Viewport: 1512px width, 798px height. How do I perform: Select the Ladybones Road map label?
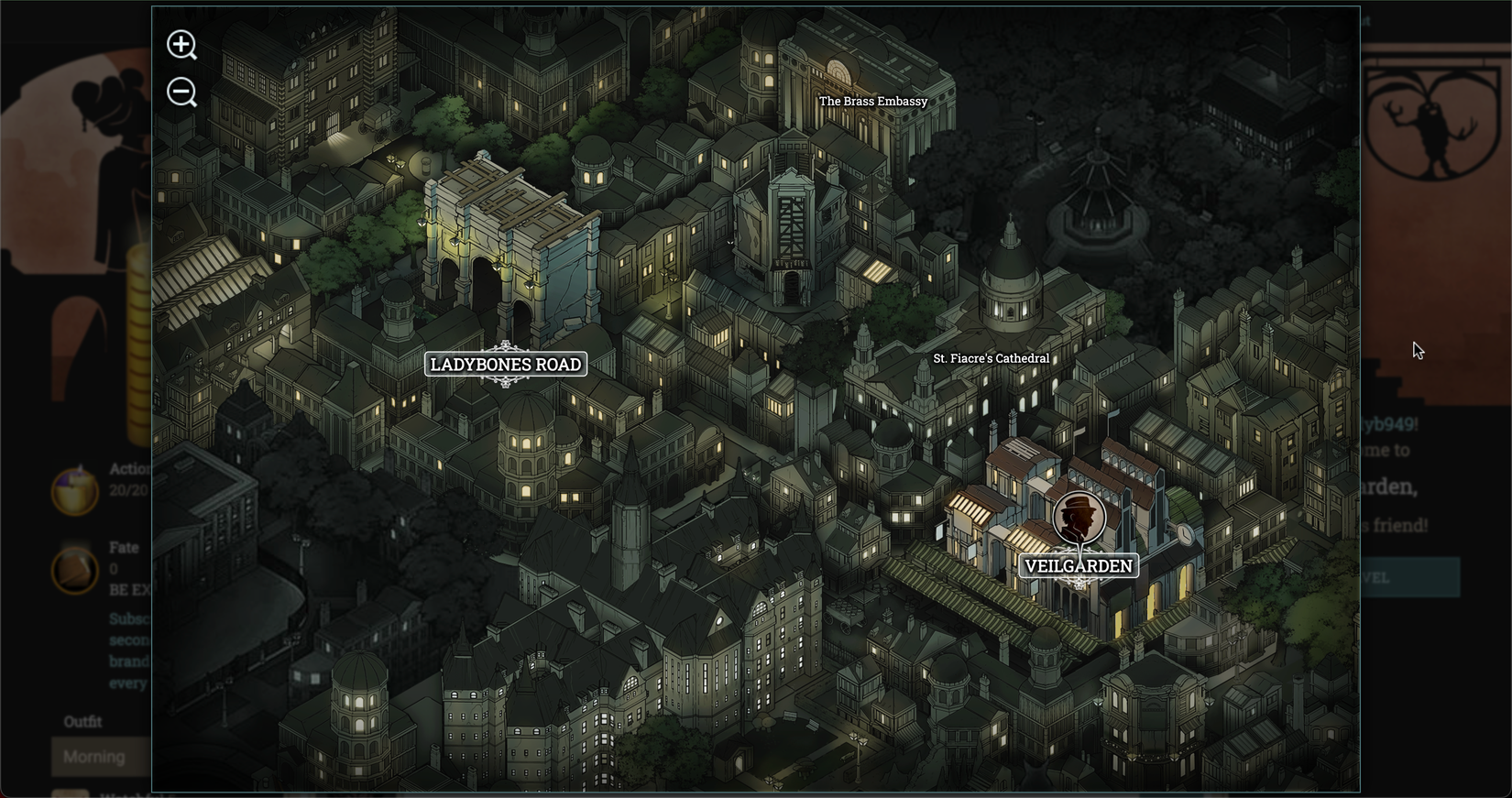coord(505,364)
